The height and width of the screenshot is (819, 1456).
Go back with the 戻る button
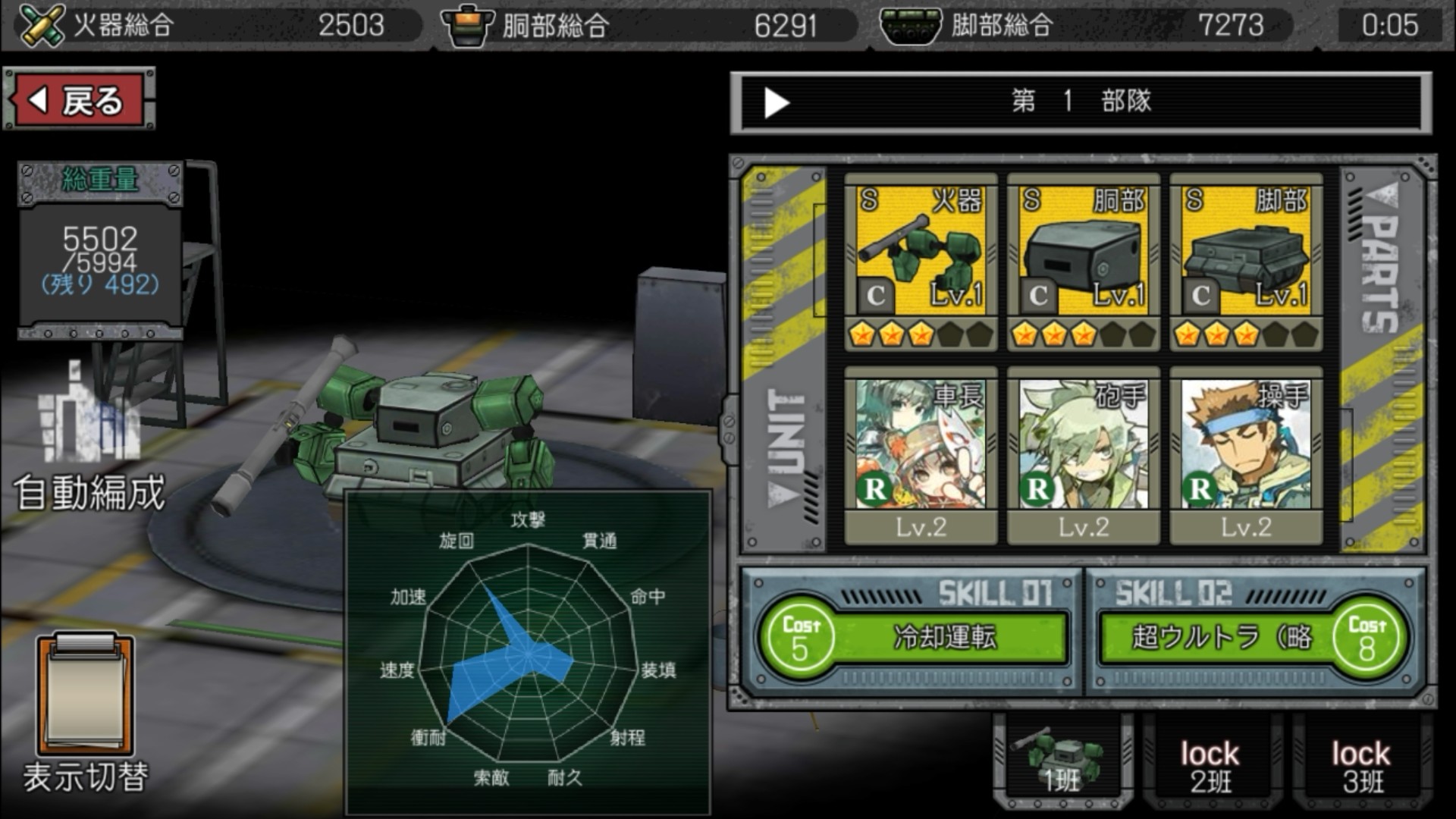[x=80, y=99]
